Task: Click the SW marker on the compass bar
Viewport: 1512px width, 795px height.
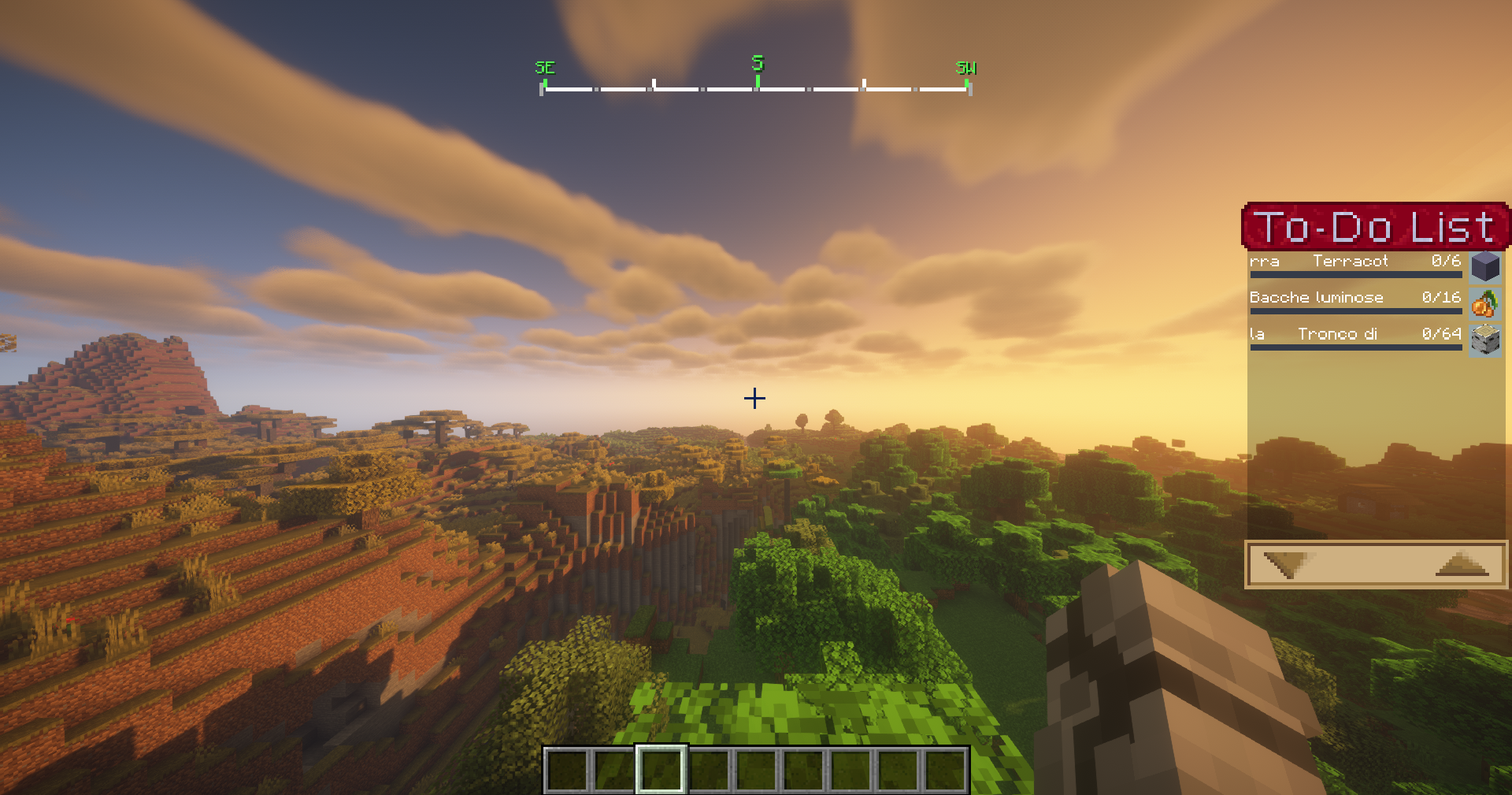Action: [x=965, y=69]
